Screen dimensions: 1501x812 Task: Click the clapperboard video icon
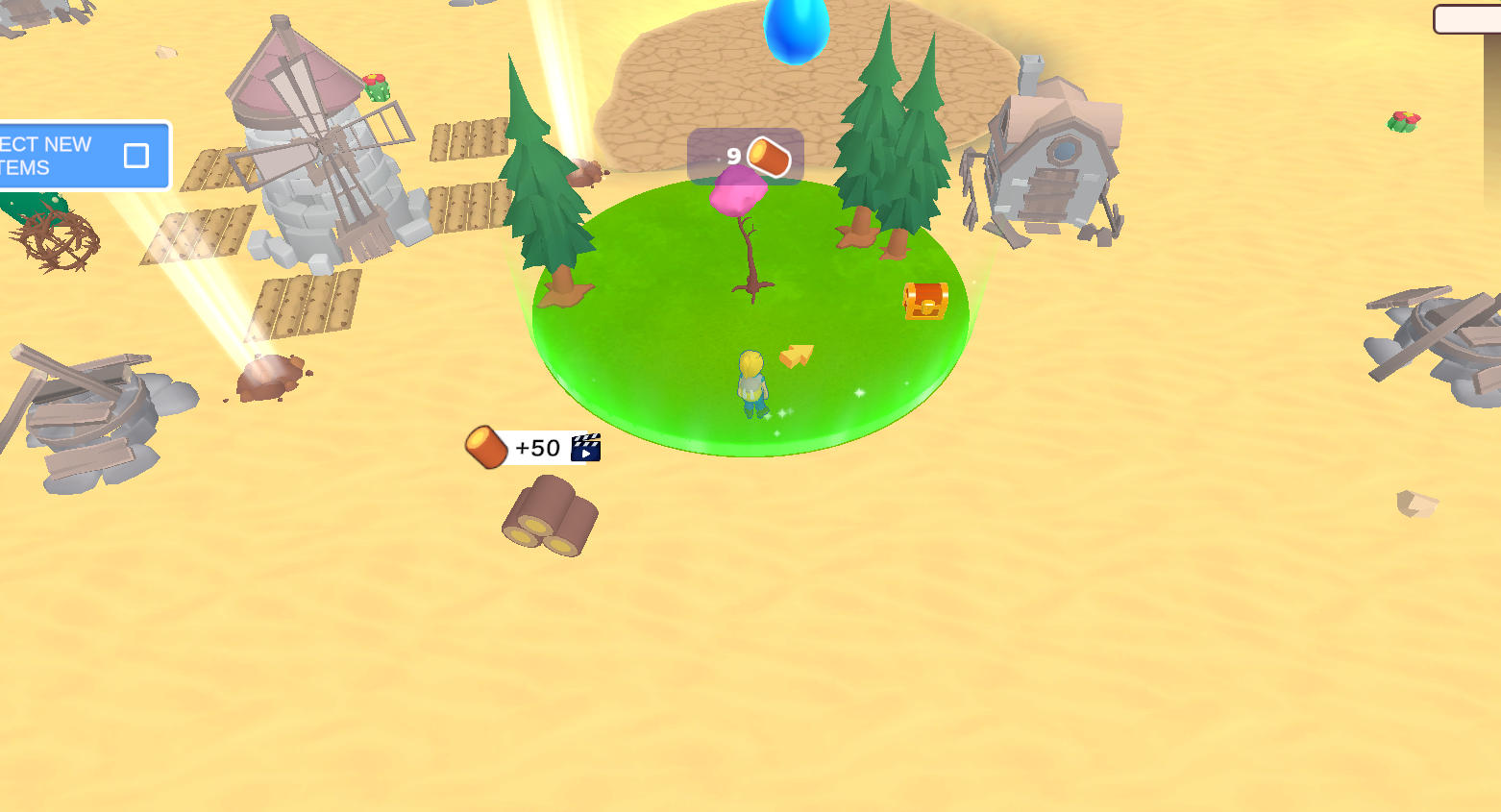[587, 447]
